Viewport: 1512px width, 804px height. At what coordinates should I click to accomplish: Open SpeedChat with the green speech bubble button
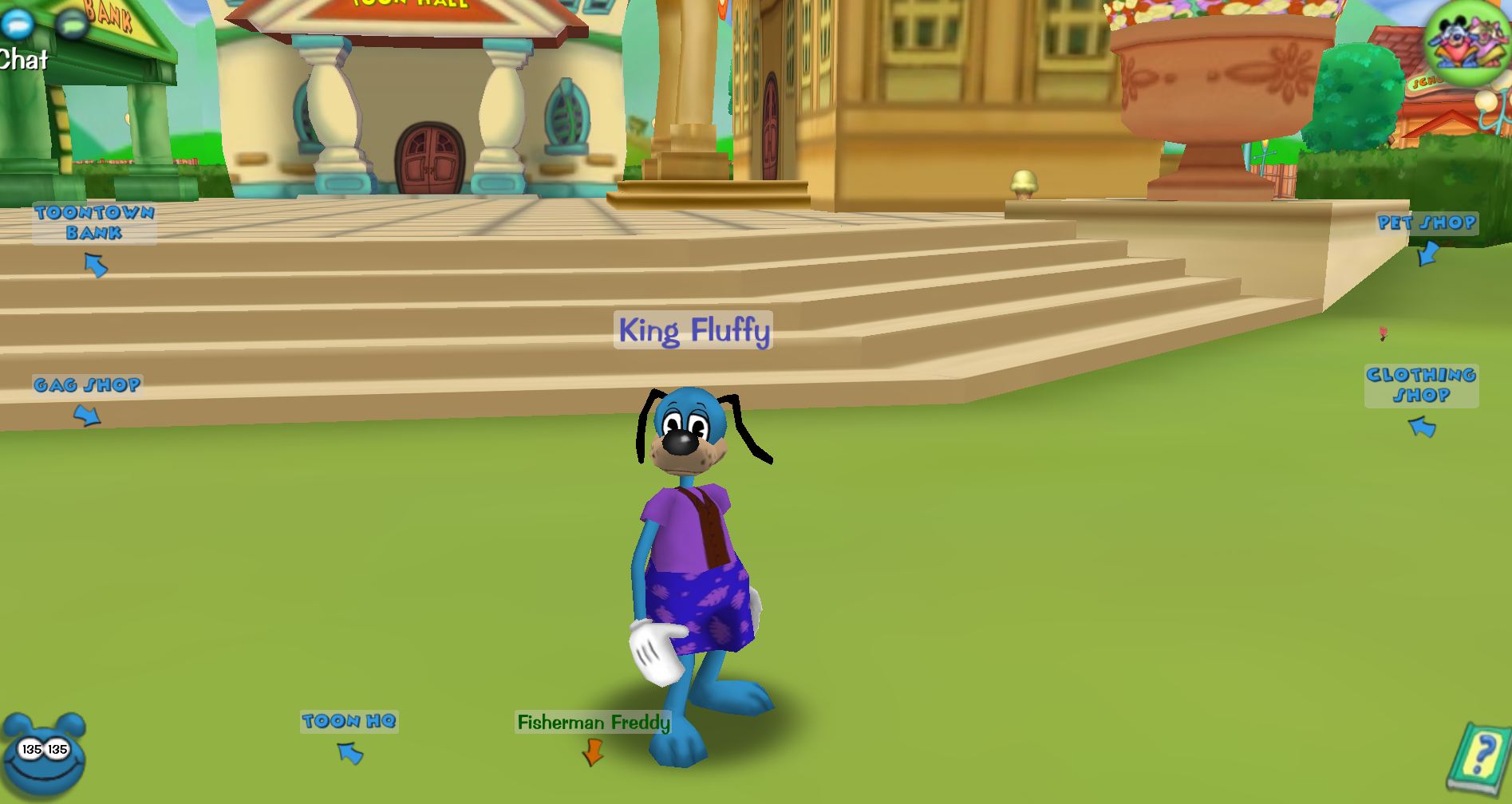coord(73,24)
